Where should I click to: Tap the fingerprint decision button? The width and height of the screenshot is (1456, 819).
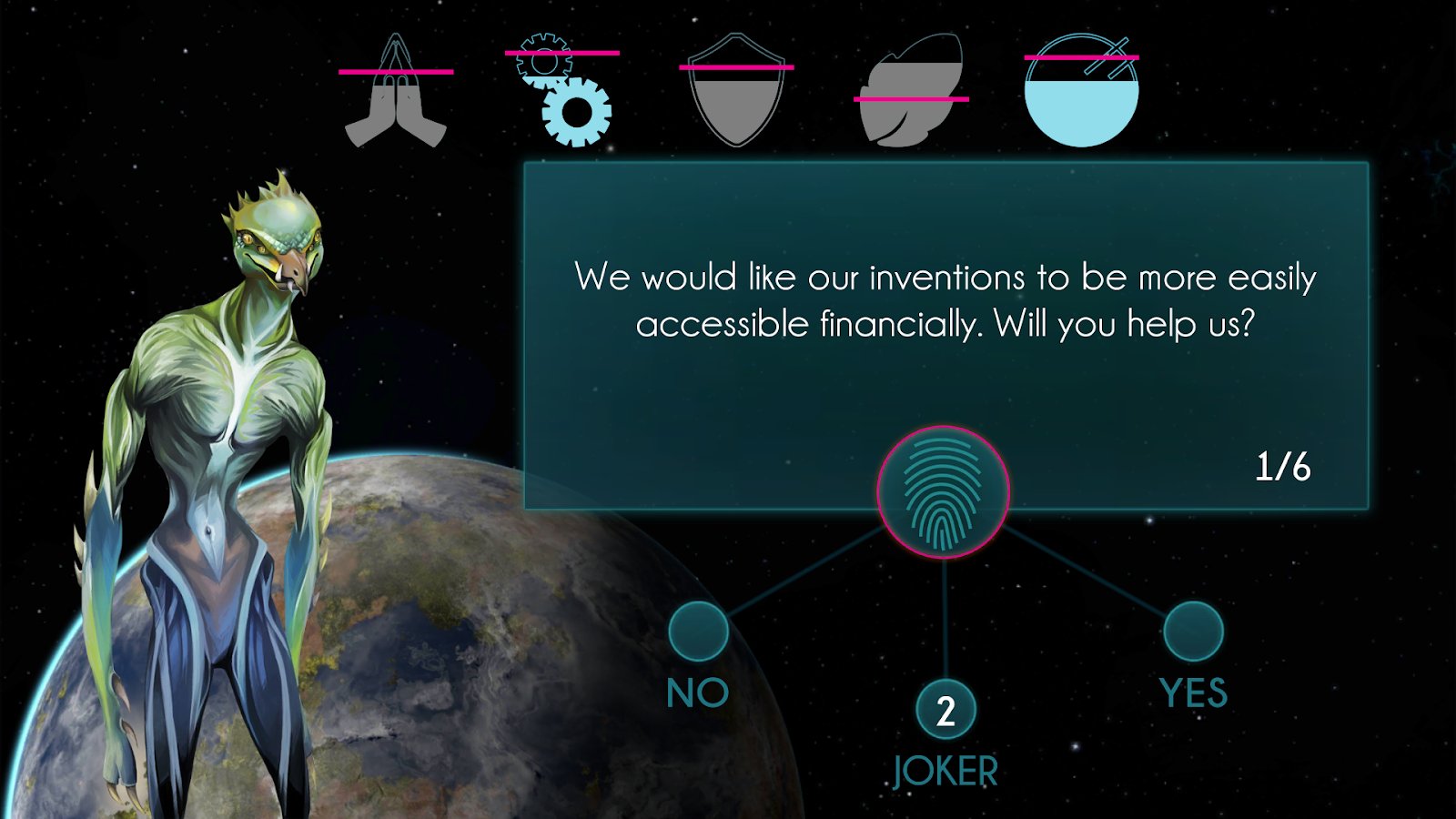click(x=943, y=492)
